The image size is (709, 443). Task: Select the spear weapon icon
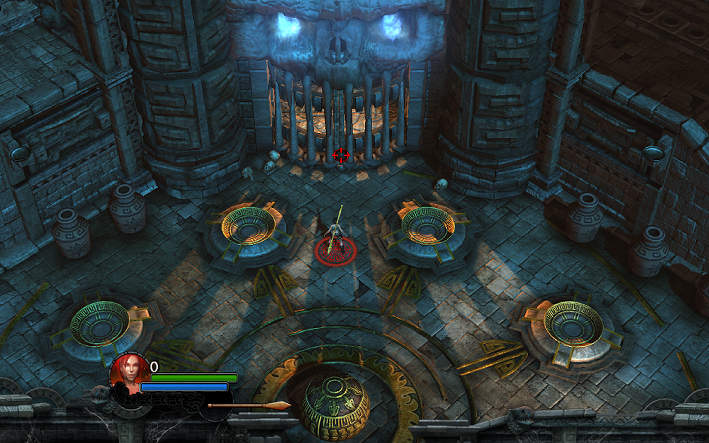click(248, 405)
